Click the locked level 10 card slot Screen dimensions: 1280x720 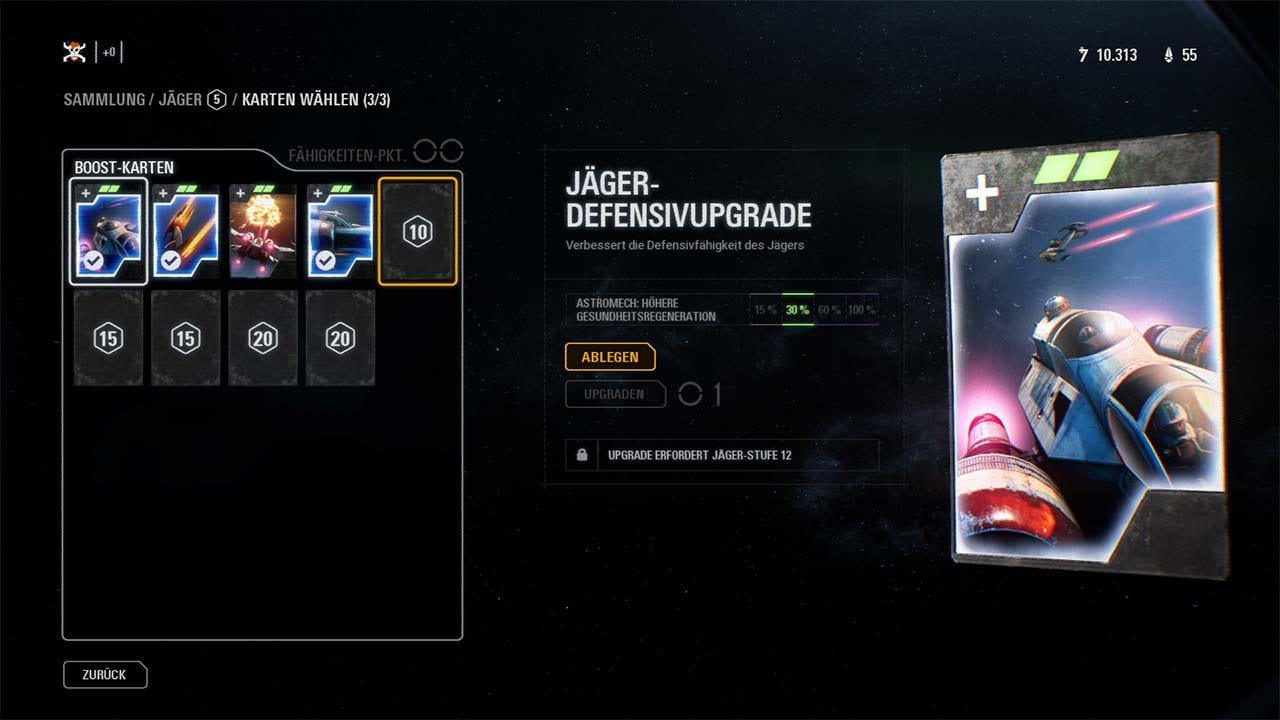pyautogui.click(x=418, y=232)
